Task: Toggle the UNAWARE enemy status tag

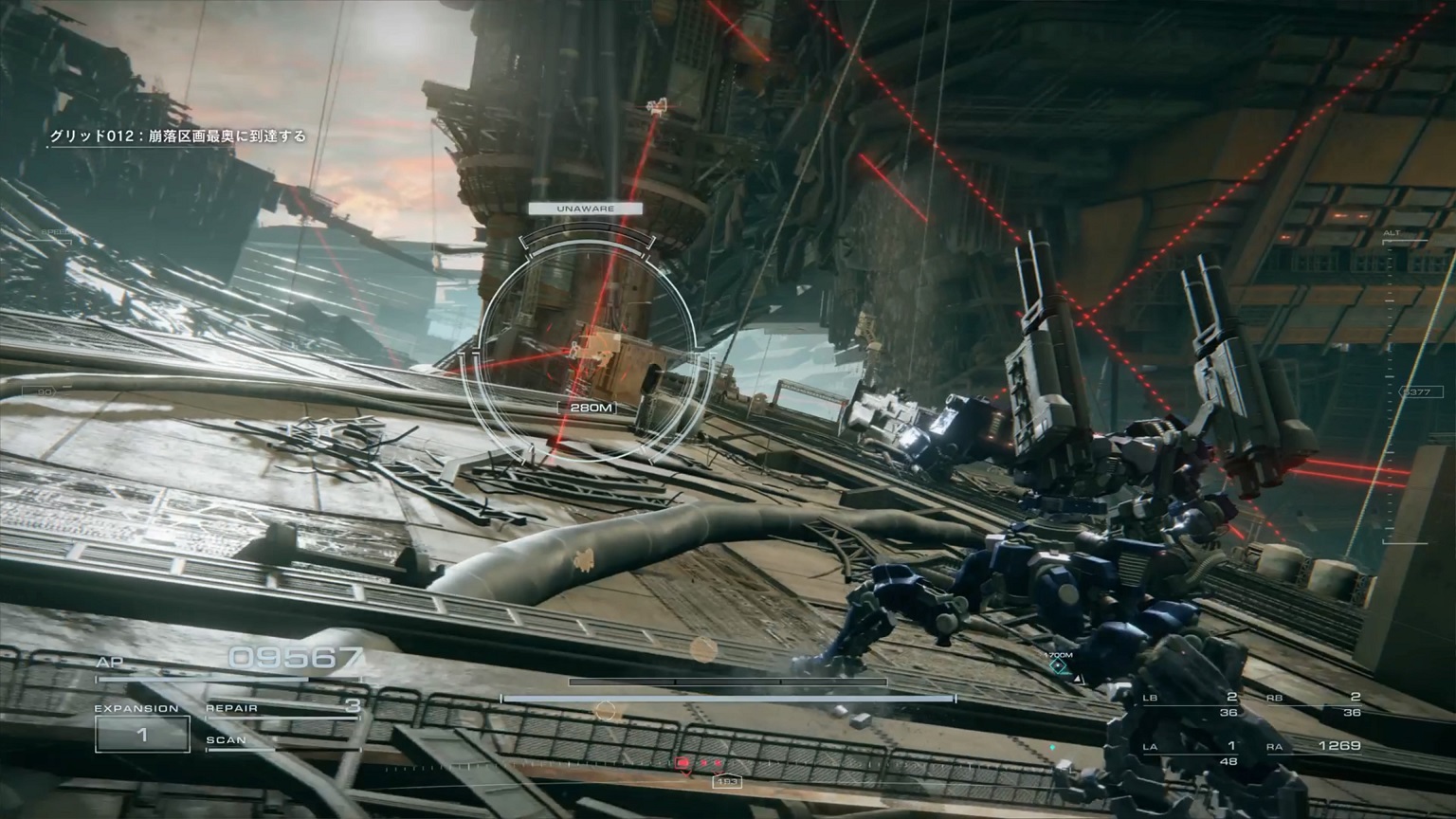Action: [x=586, y=207]
